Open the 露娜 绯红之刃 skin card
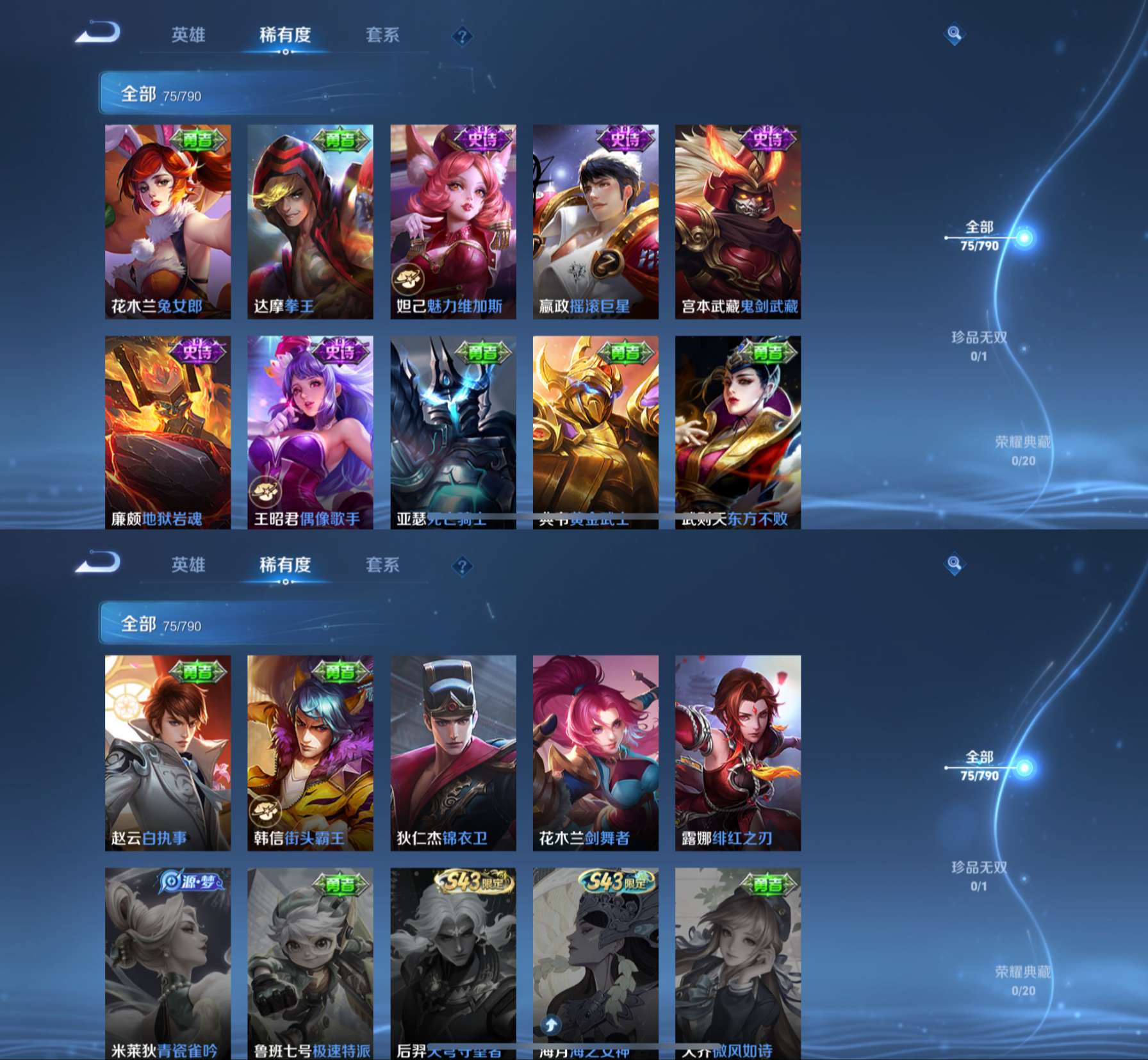This screenshot has width=1148, height=1060. pos(737,752)
